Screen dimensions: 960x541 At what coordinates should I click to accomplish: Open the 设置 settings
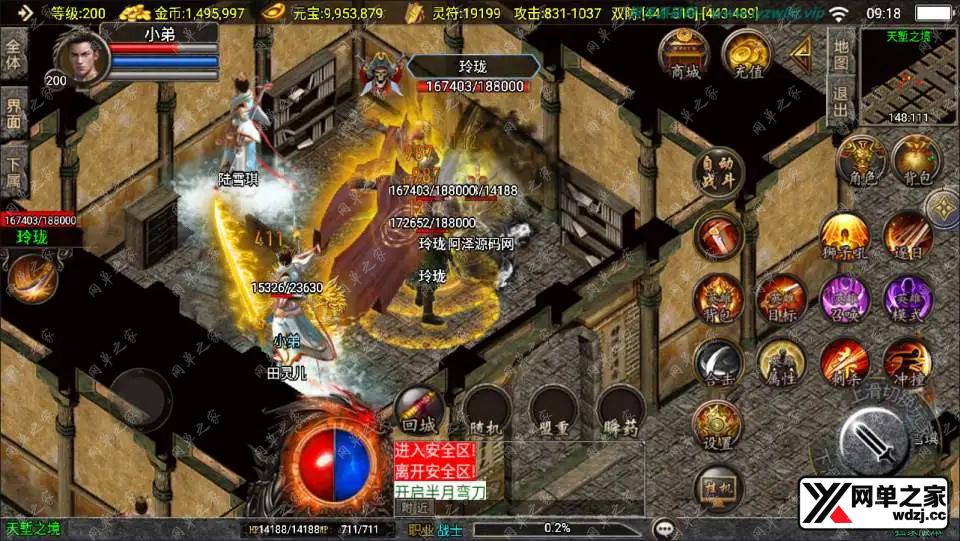[x=717, y=426]
